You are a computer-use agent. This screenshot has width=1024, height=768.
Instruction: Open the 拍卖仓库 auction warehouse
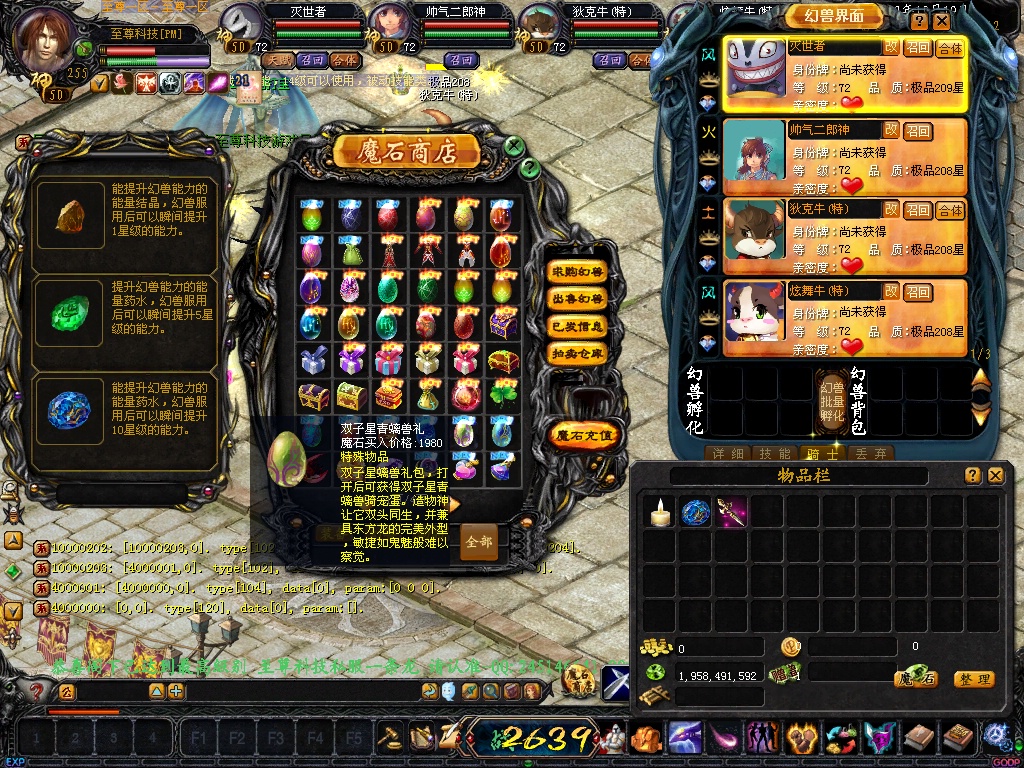click(x=578, y=353)
